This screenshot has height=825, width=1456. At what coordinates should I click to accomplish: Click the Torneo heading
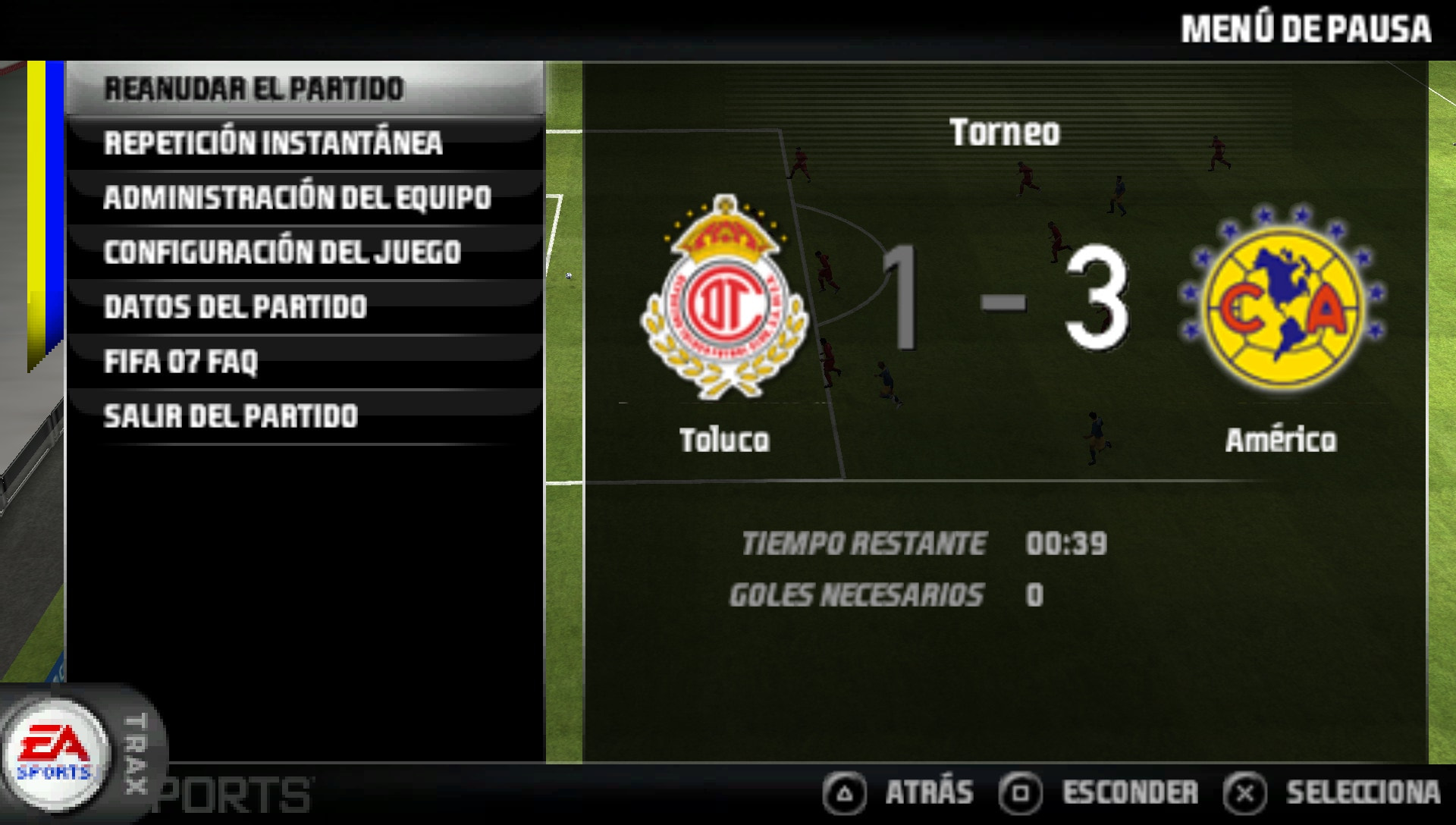(1006, 131)
